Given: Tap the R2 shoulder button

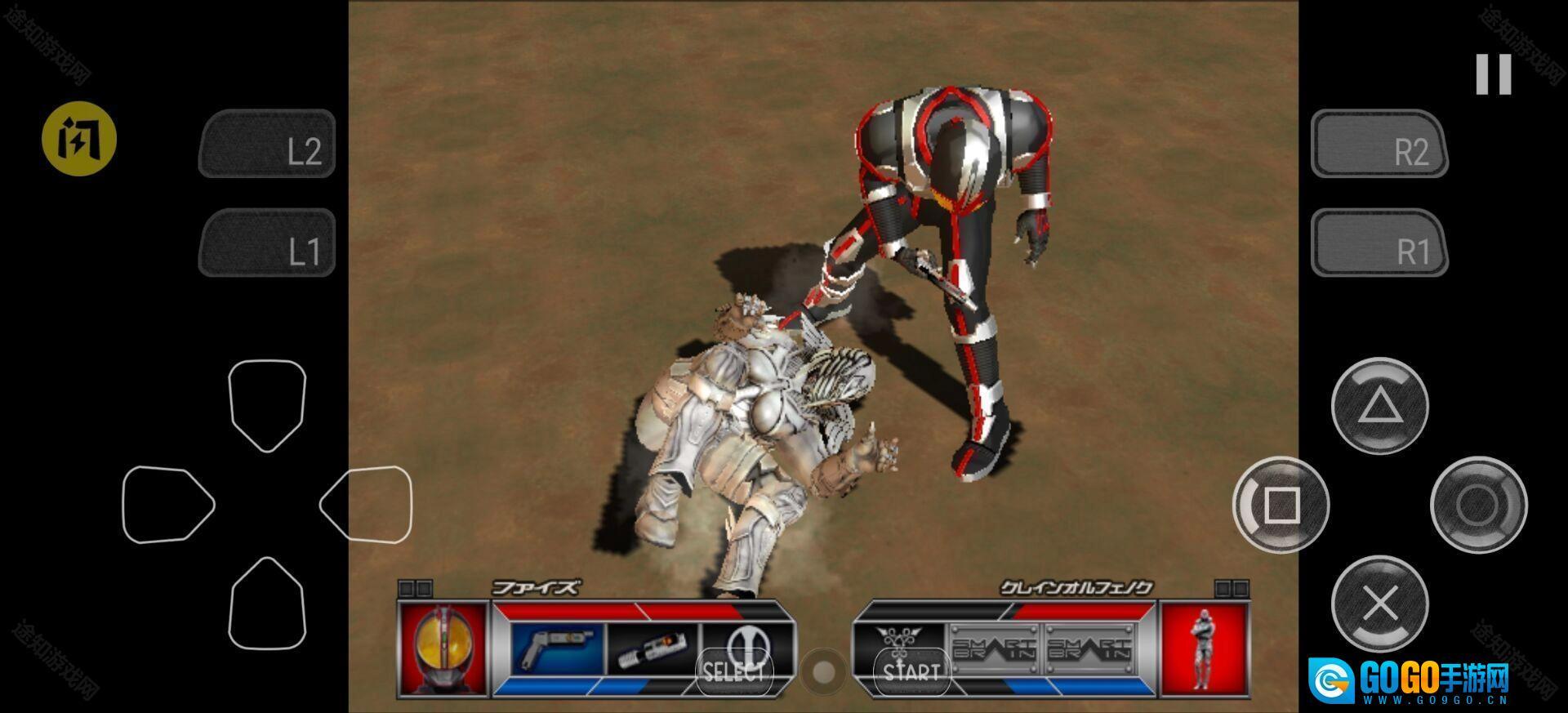Looking at the screenshot, I should click(1379, 145).
